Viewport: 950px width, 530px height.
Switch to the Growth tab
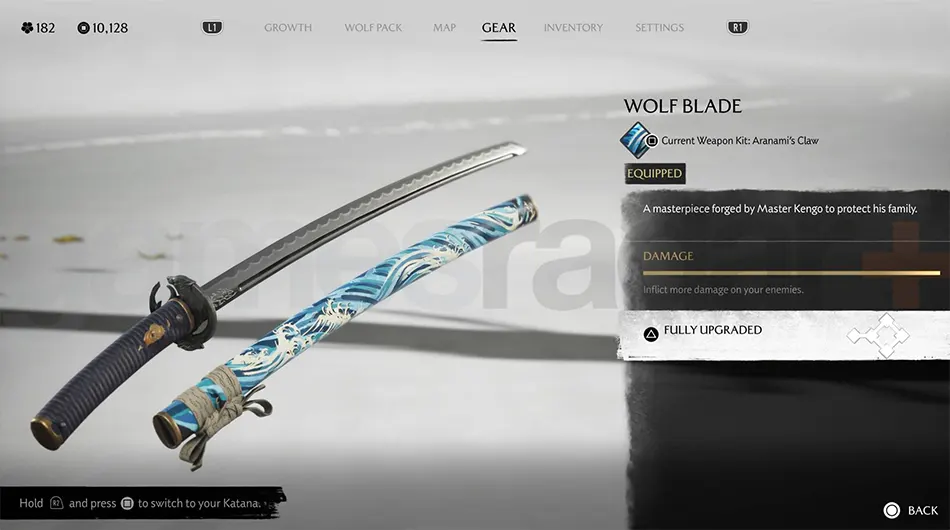[x=288, y=28]
